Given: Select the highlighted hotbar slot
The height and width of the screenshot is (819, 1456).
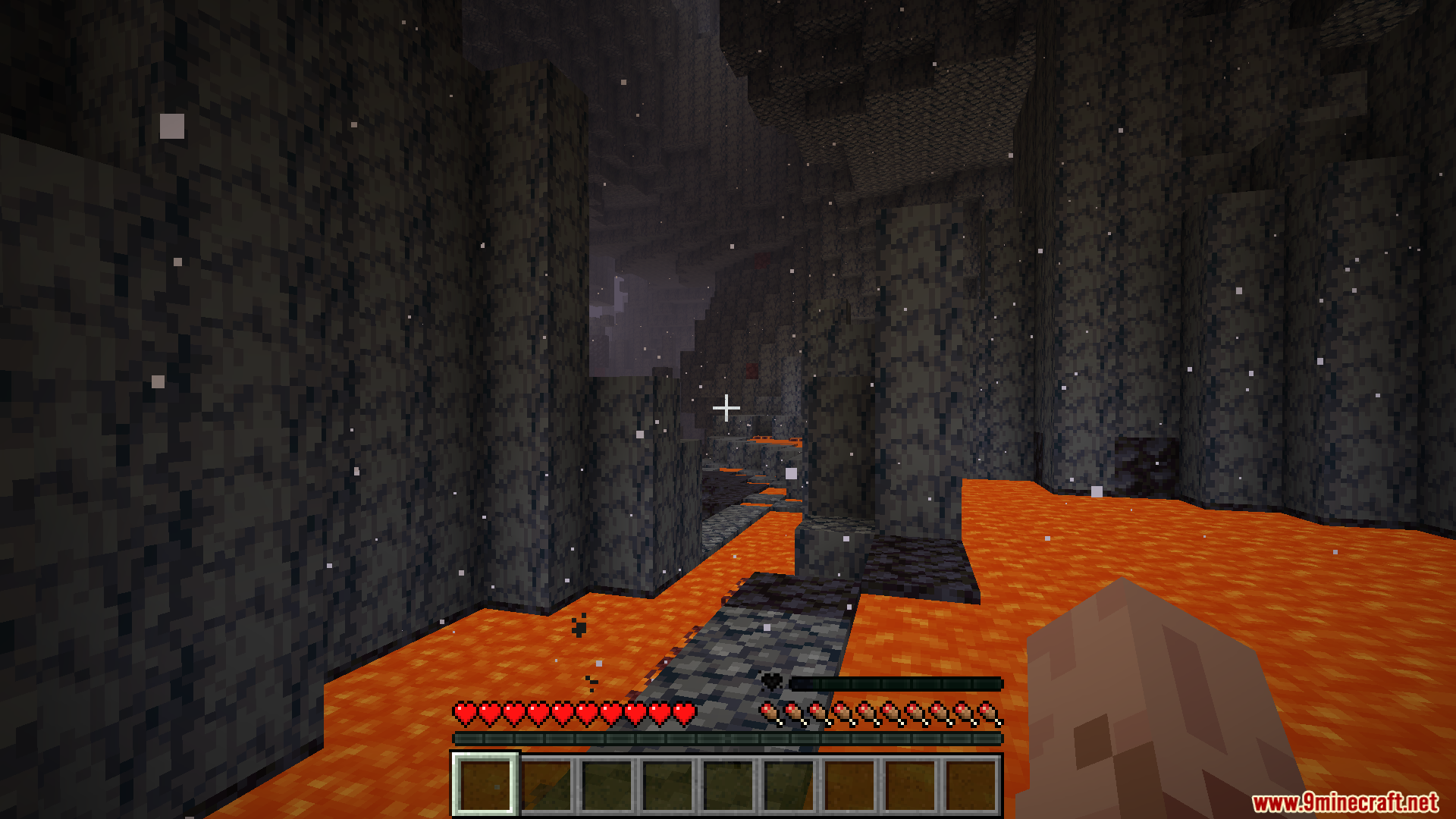Looking at the screenshot, I should pos(485,784).
